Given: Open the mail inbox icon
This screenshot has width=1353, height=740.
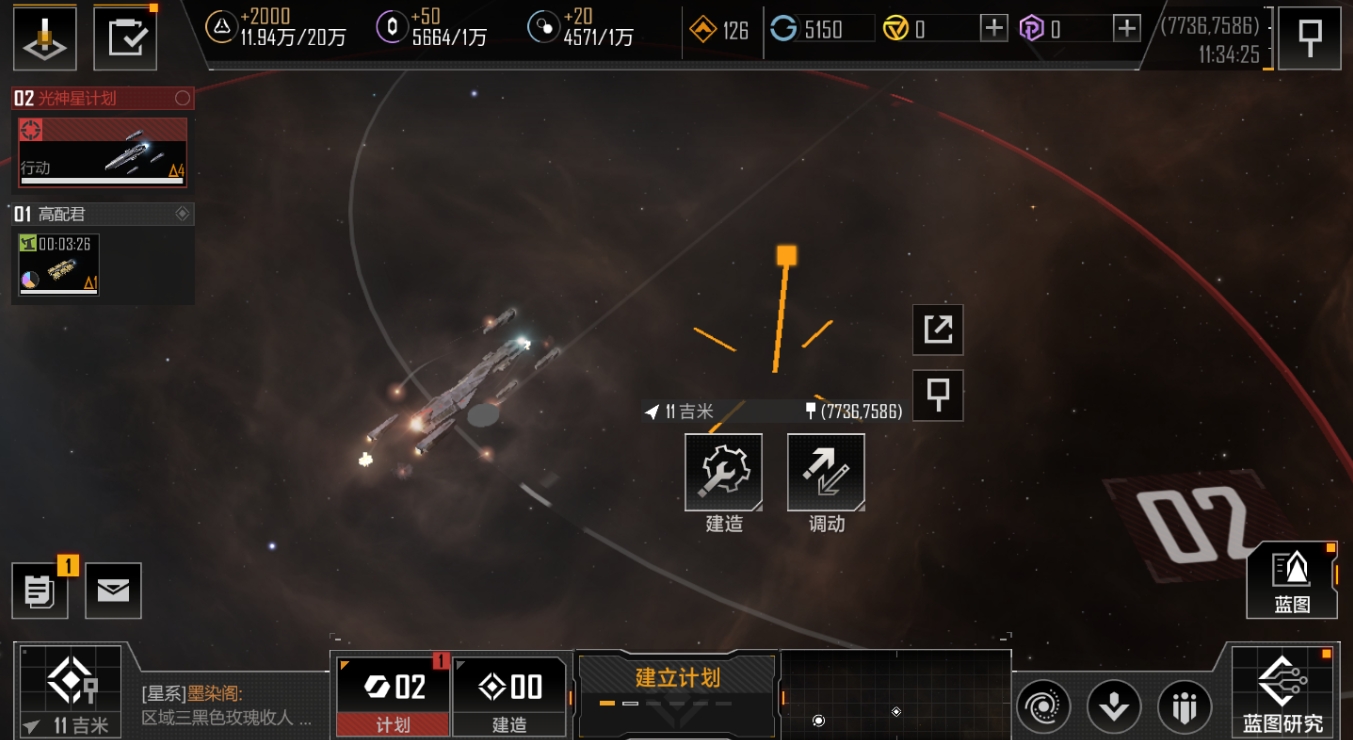Looking at the screenshot, I should 112,590.
